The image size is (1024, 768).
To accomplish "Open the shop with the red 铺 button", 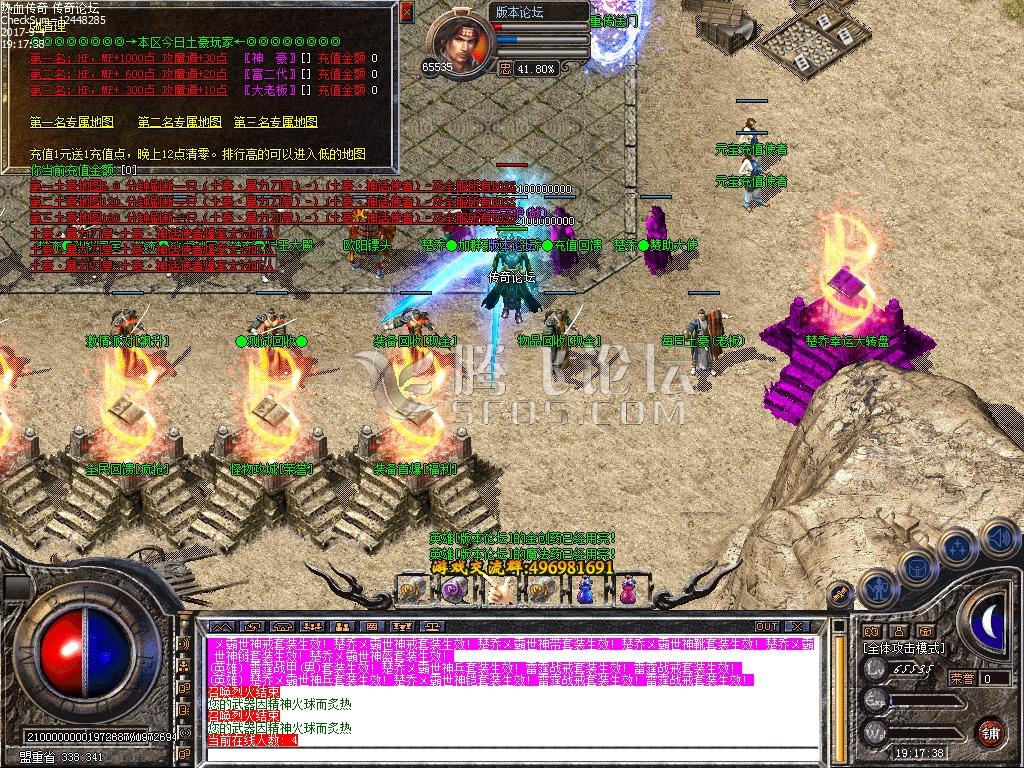I will 989,731.
